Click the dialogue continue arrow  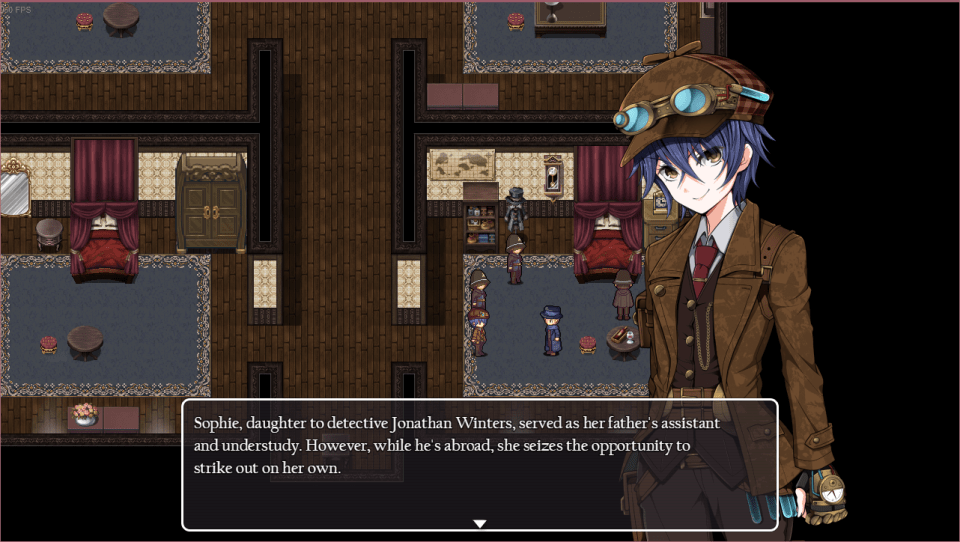(479, 523)
